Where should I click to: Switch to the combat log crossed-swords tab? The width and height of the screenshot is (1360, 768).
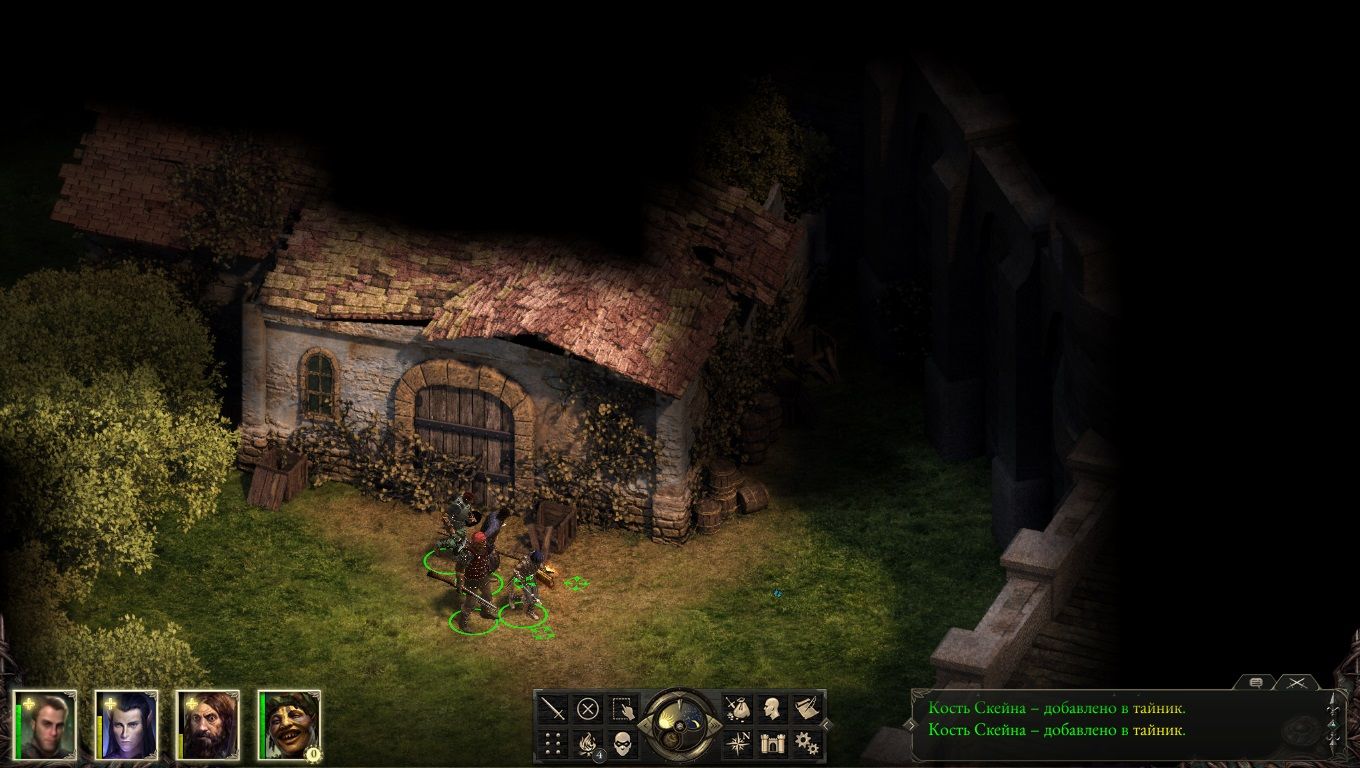1297,682
